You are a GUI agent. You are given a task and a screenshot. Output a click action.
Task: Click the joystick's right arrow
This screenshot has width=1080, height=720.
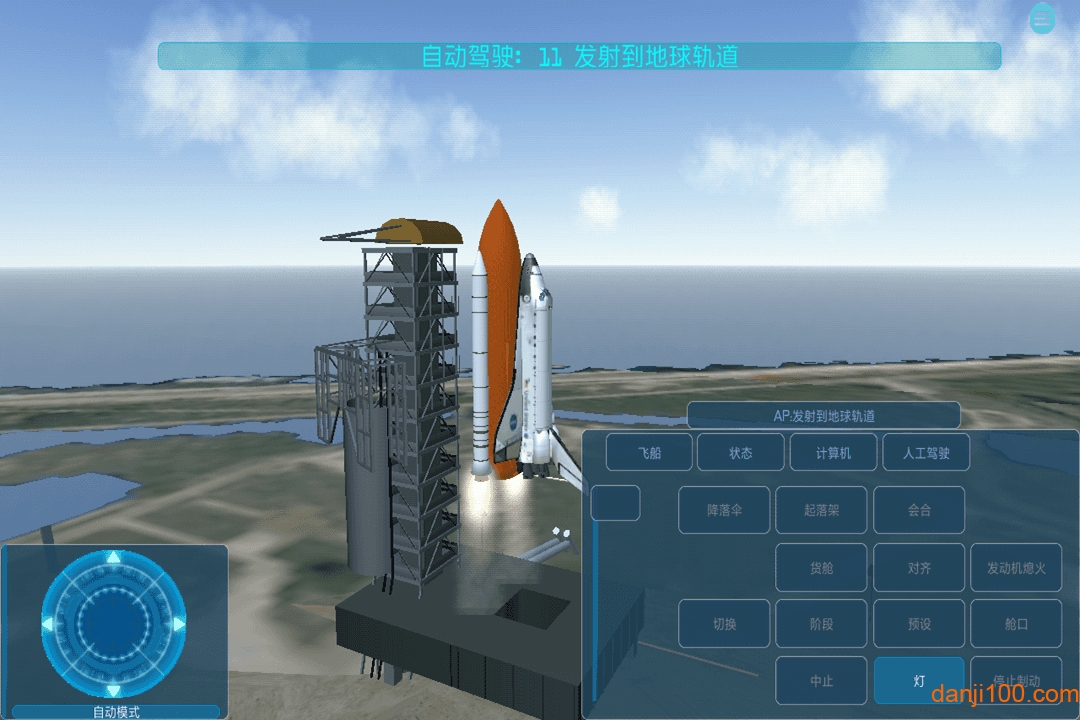click(x=178, y=624)
